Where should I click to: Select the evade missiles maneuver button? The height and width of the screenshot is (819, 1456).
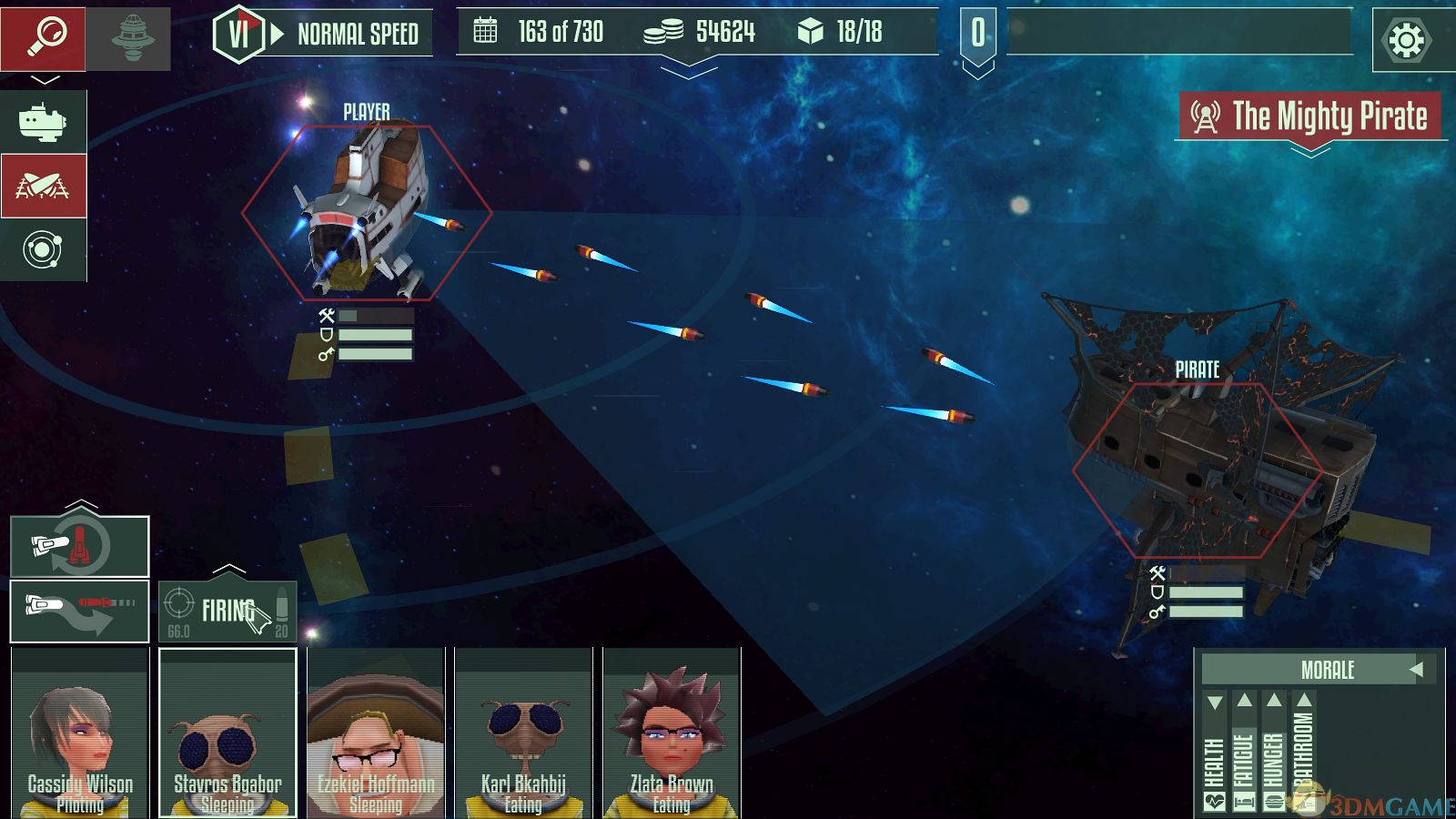pos(80,612)
